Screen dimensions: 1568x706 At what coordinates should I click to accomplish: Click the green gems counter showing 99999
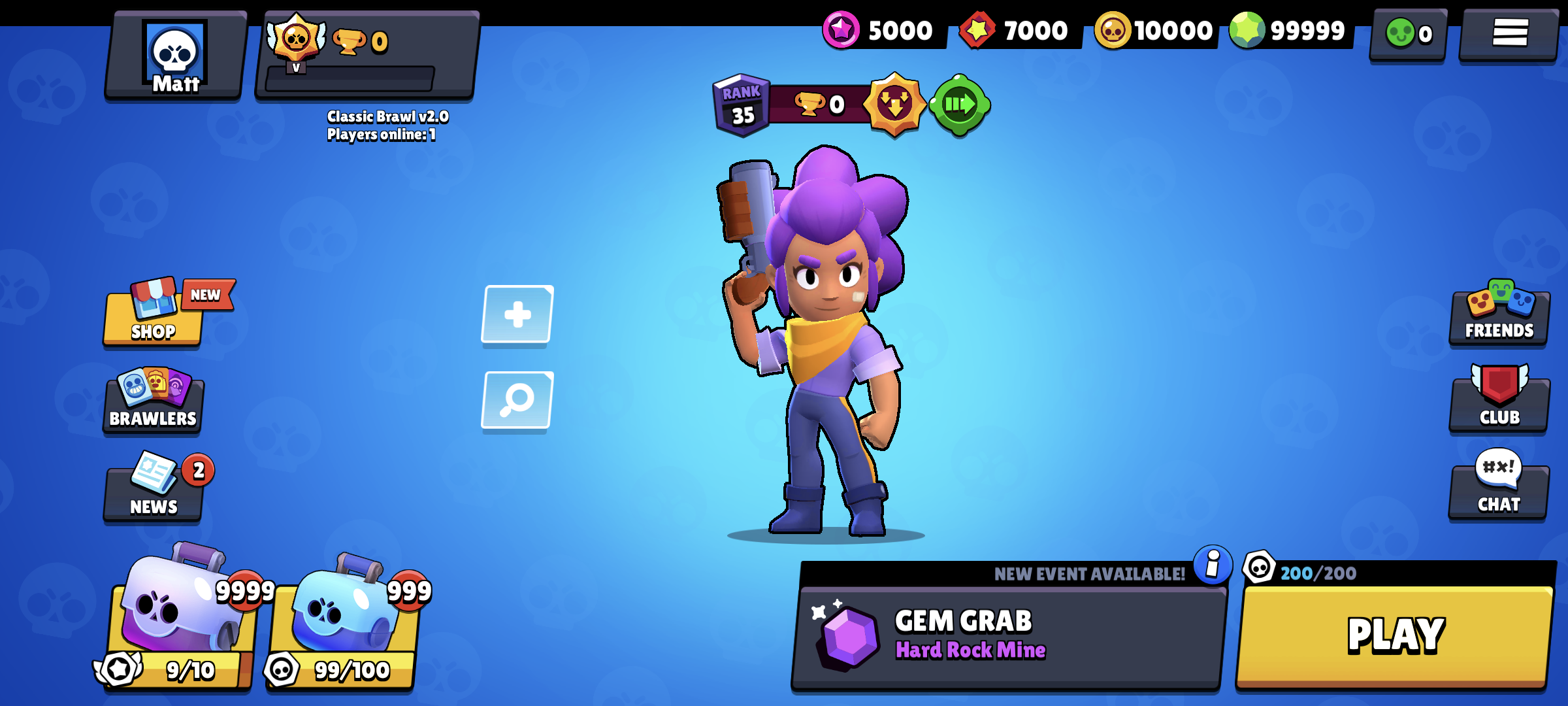(x=1300, y=29)
